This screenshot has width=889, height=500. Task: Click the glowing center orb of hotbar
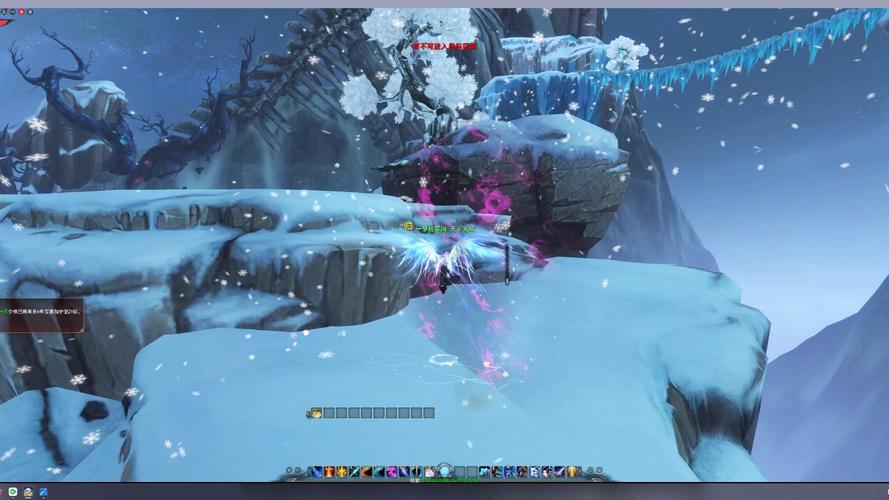tap(445, 471)
